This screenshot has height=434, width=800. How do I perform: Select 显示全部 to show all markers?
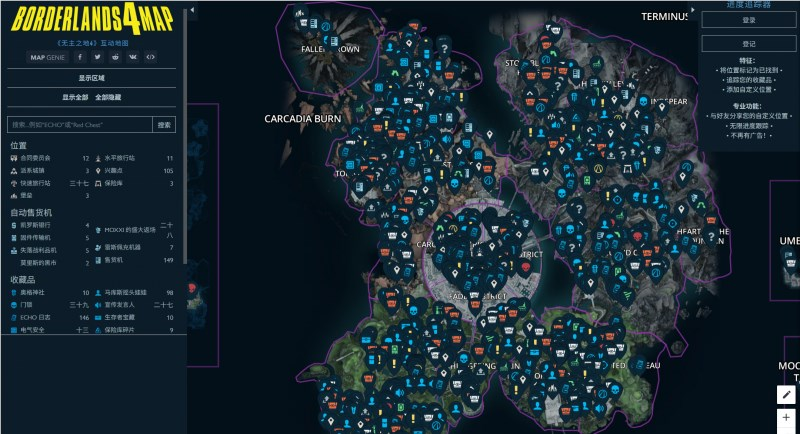[76, 97]
